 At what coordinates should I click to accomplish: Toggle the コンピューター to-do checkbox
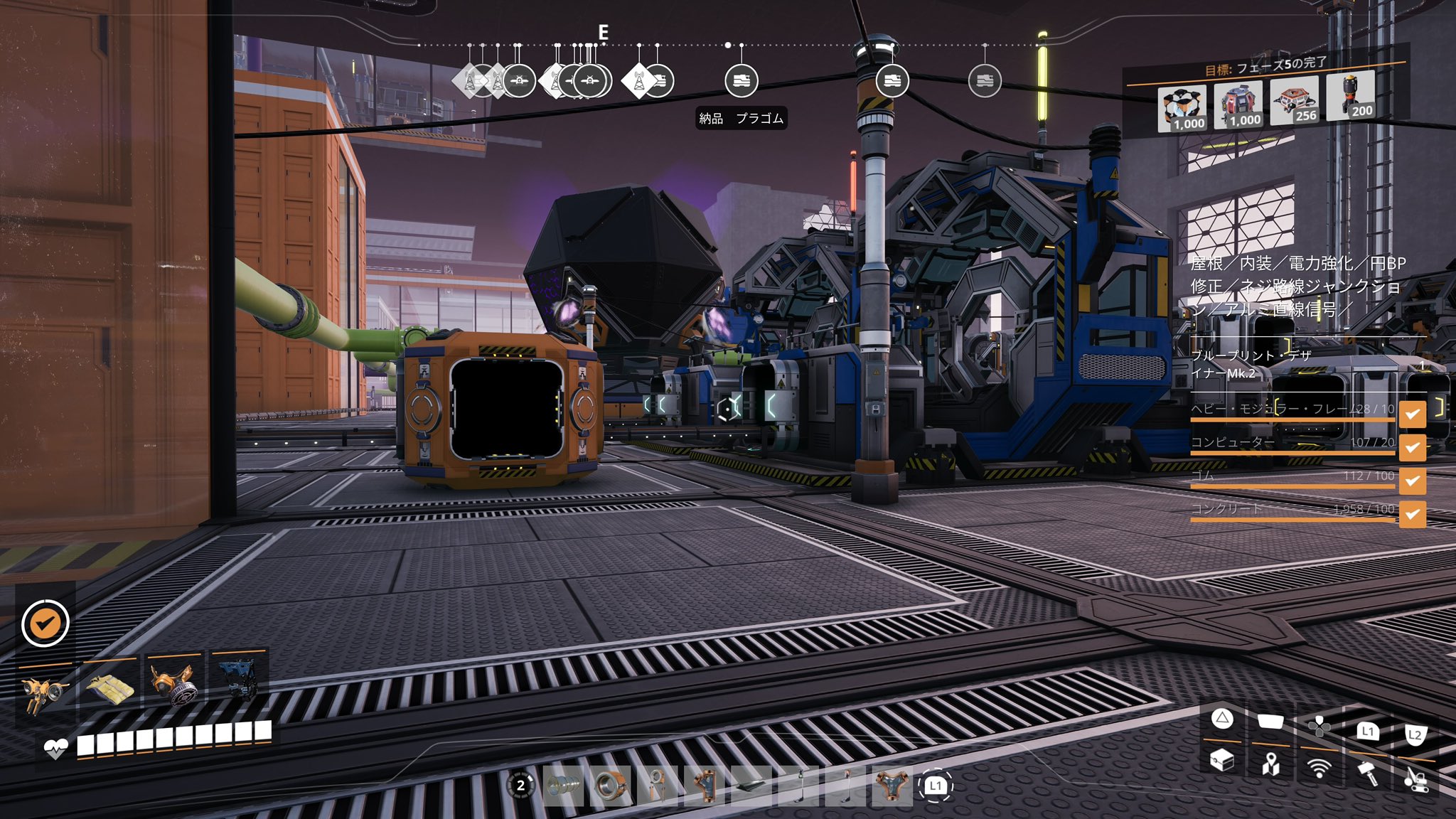pyautogui.click(x=1412, y=447)
